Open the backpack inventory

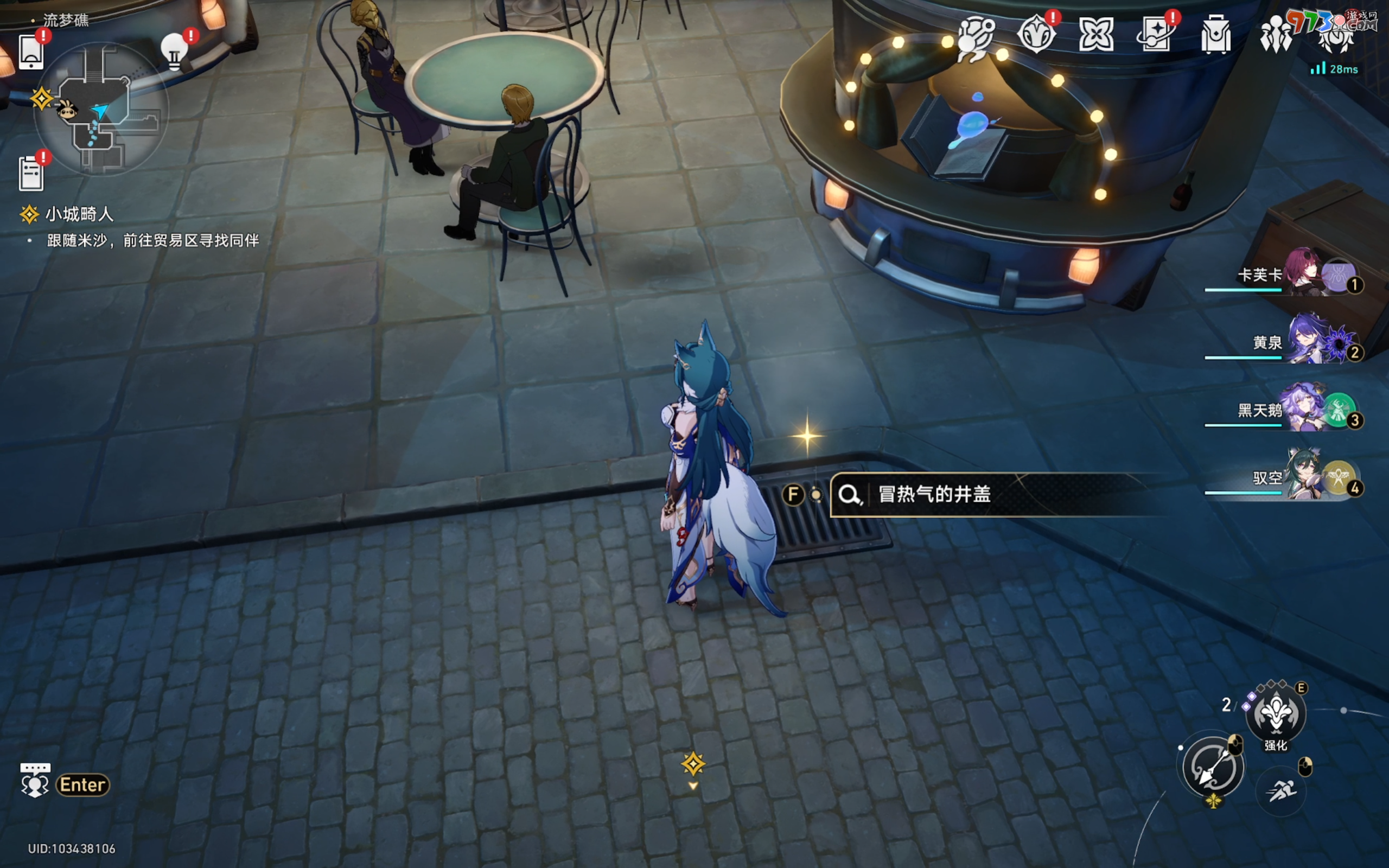coord(1216,34)
